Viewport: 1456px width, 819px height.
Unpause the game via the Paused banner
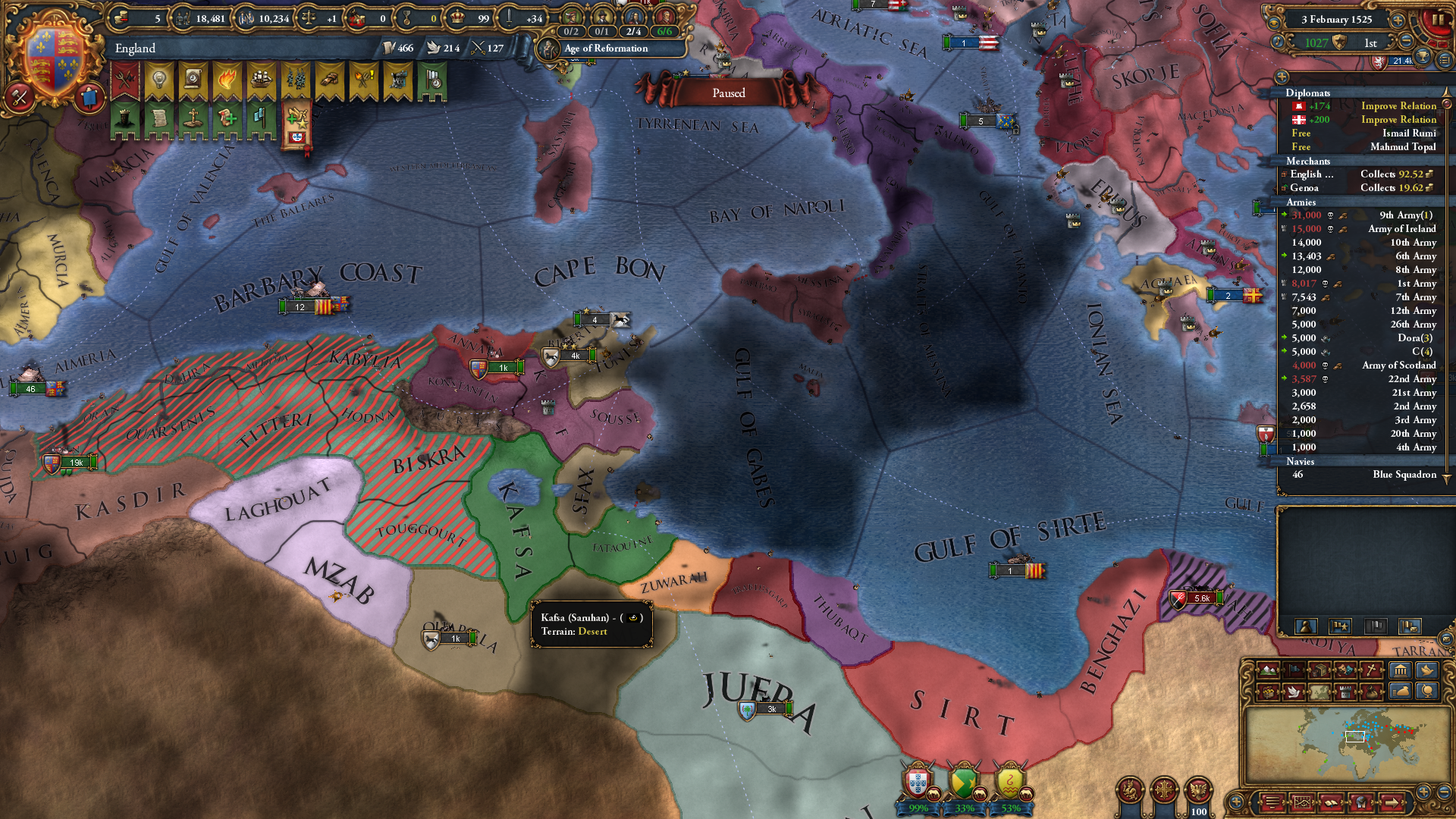coord(728,93)
